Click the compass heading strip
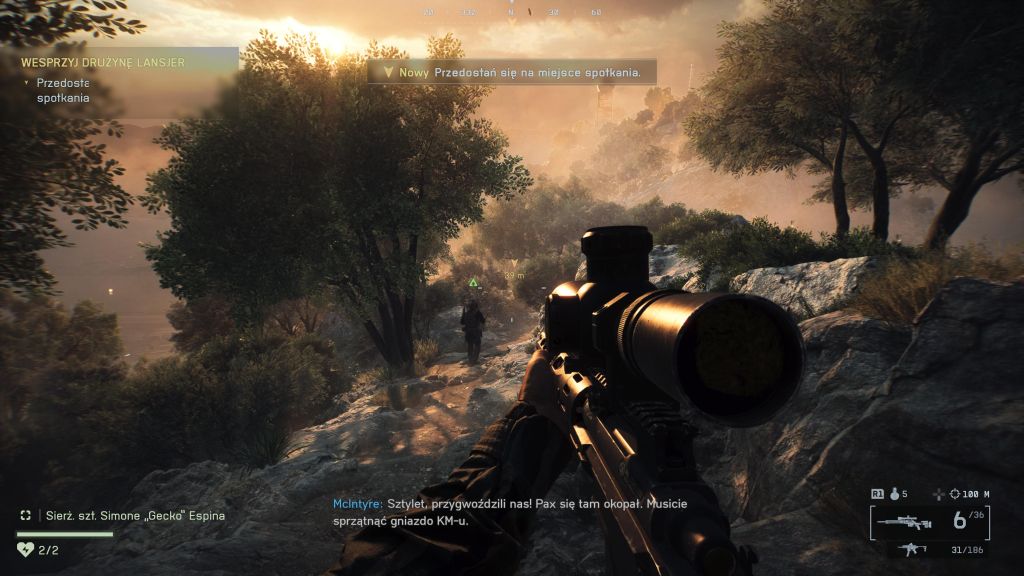Image resolution: width=1024 pixels, height=576 pixels. [x=512, y=12]
